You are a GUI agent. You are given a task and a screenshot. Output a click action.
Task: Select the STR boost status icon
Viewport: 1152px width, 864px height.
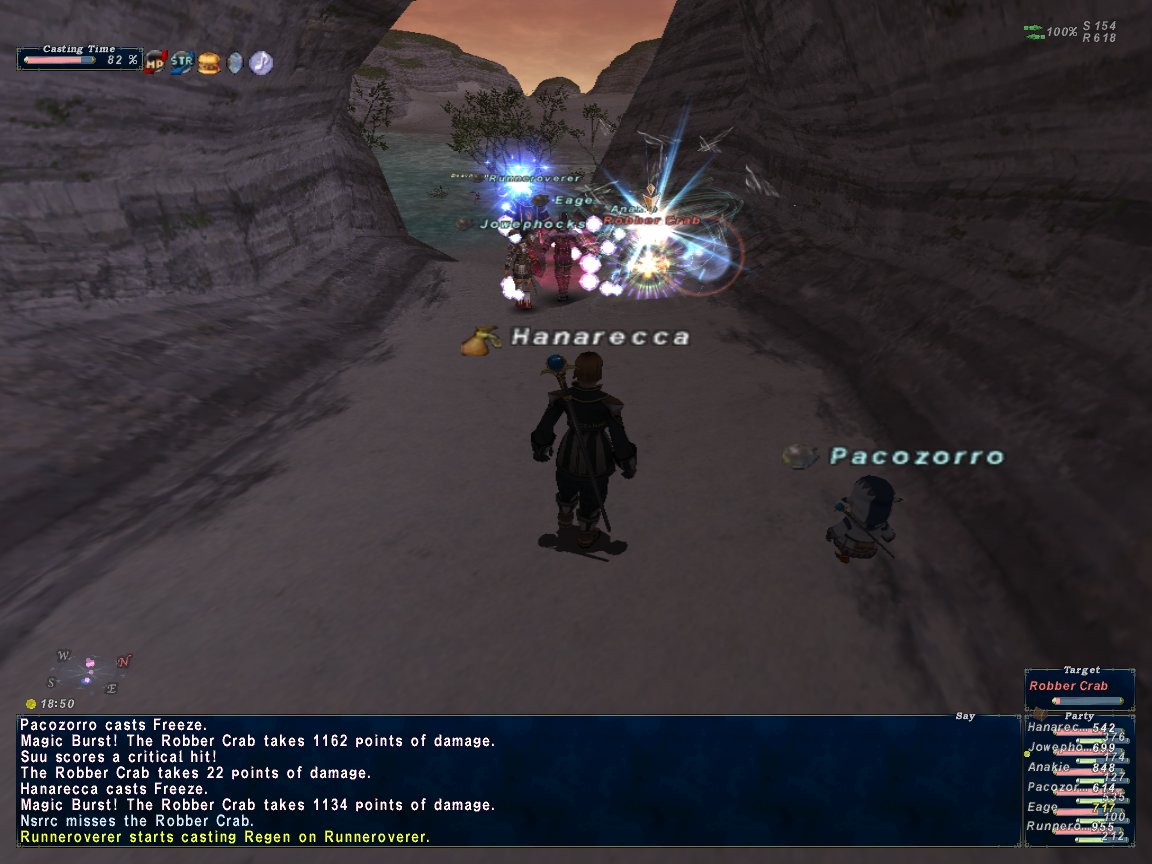coord(182,62)
